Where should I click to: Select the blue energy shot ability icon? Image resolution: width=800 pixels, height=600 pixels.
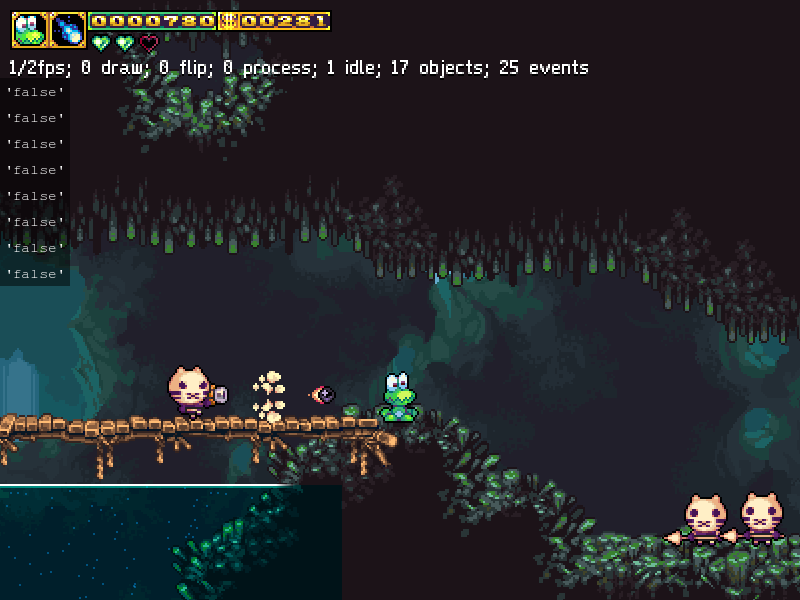(x=68, y=30)
